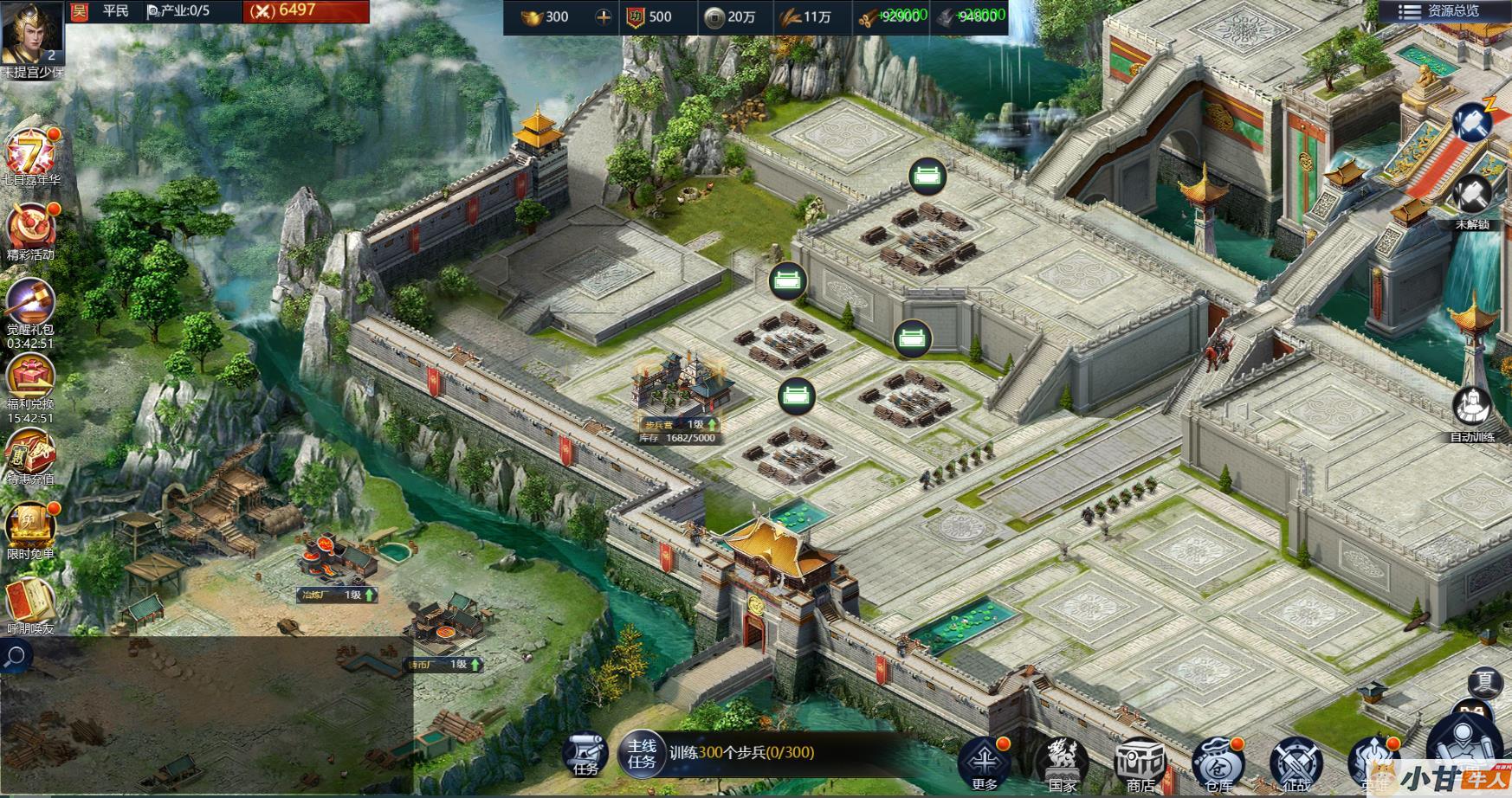Open the 呼朋唤友 invite friends icon

[x=31, y=602]
